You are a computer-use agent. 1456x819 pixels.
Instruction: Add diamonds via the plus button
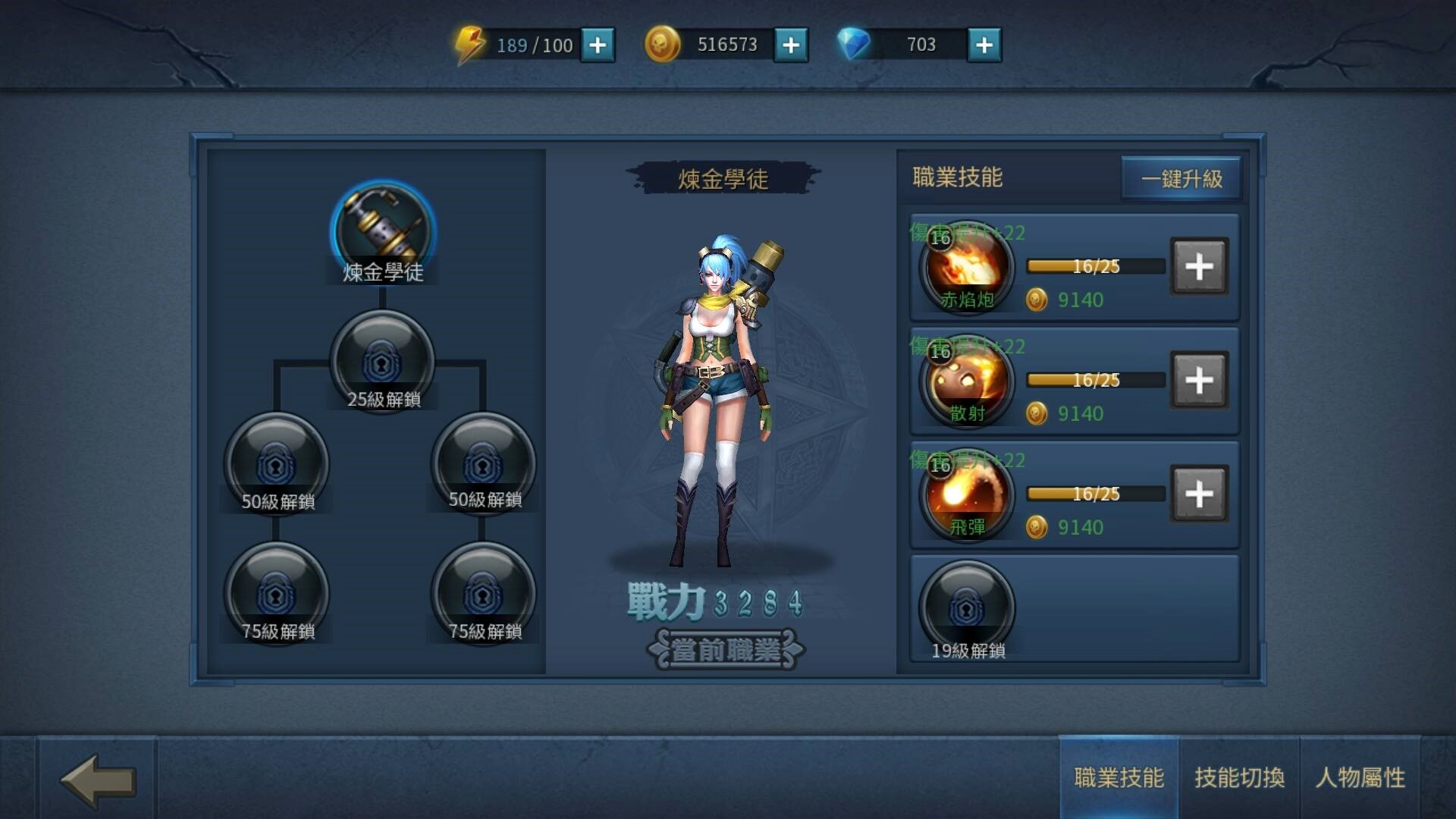[x=984, y=45]
